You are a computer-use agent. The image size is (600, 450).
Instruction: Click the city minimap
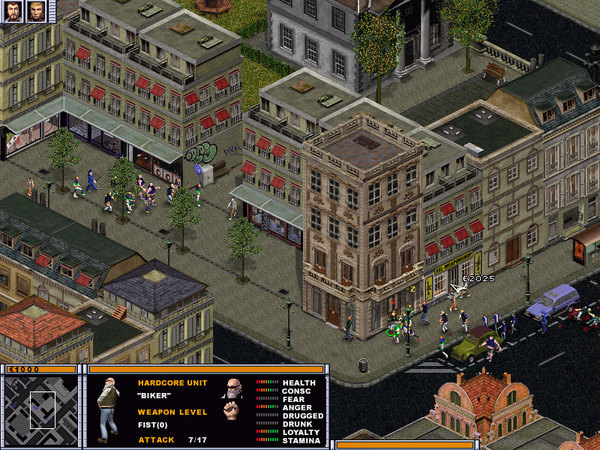[x=40, y=410]
